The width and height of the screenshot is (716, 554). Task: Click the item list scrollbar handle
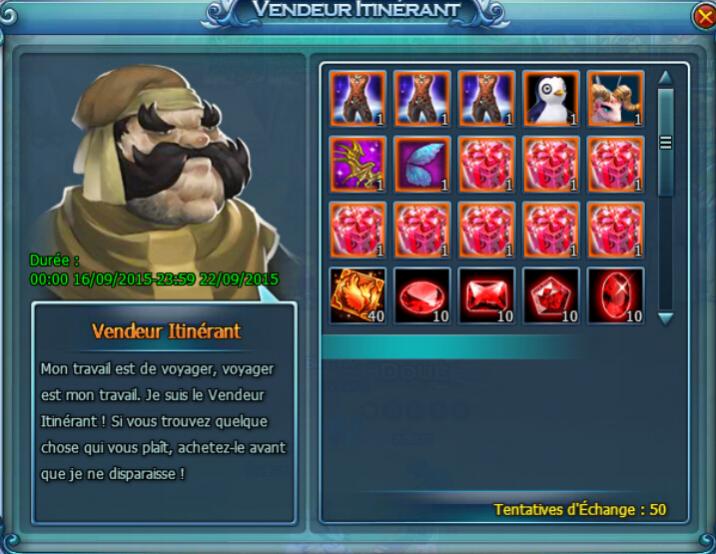pos(665,142)
